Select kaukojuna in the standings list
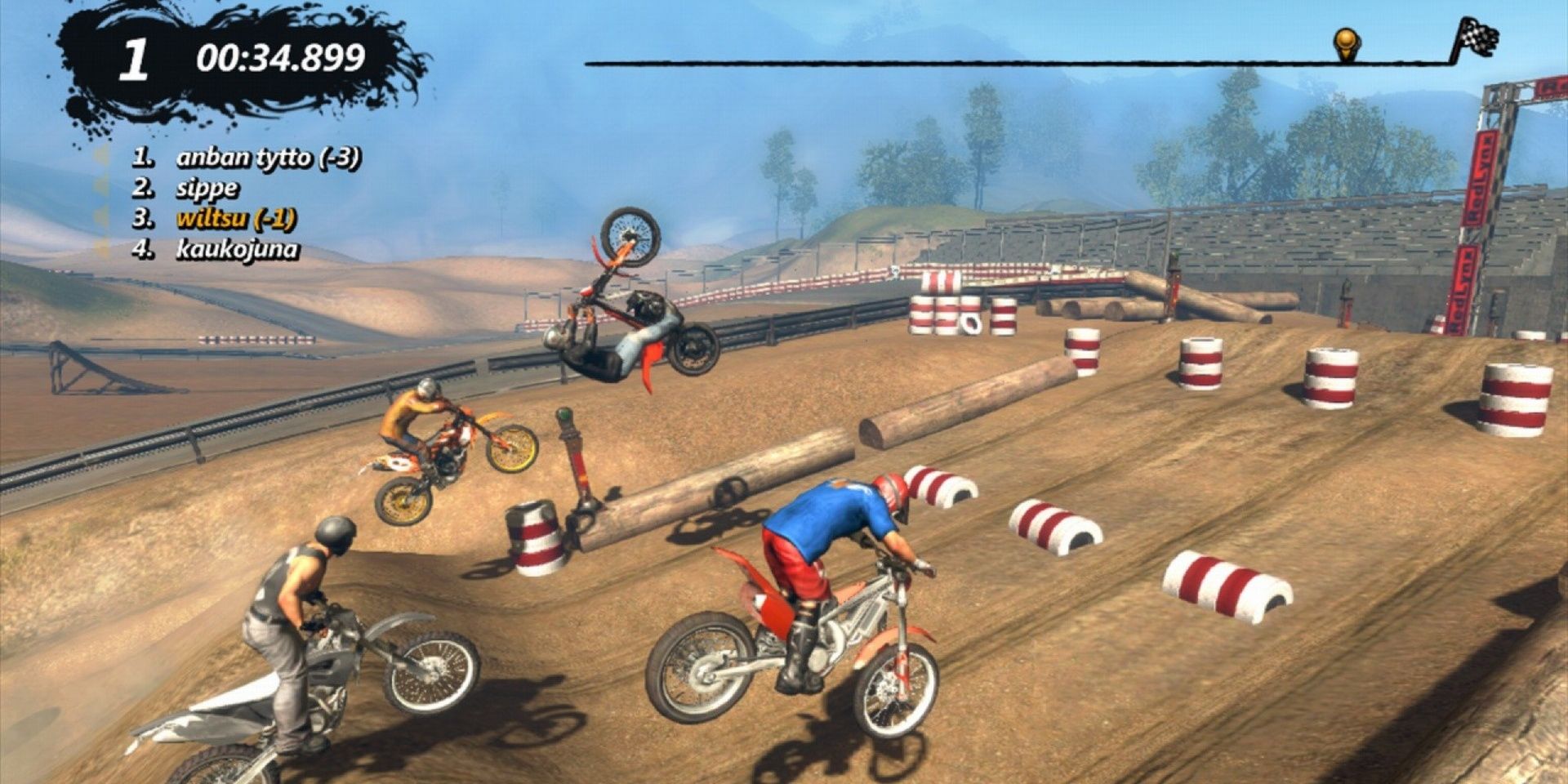The image size is (1568, 784). pyautogui.click(x=237, y=249)
